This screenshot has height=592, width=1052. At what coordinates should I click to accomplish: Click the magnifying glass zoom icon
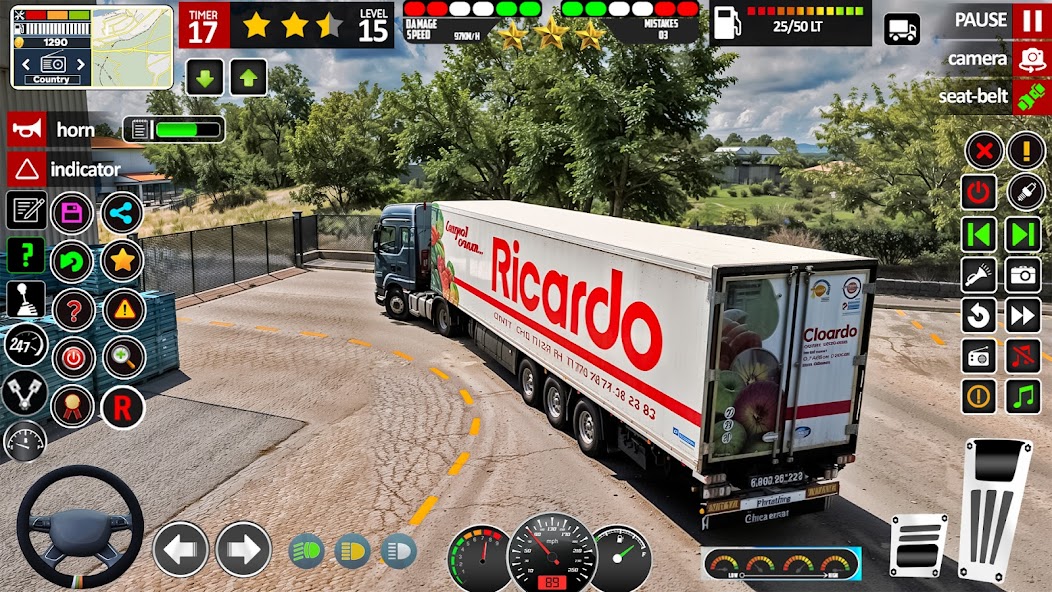coord(124,357)
